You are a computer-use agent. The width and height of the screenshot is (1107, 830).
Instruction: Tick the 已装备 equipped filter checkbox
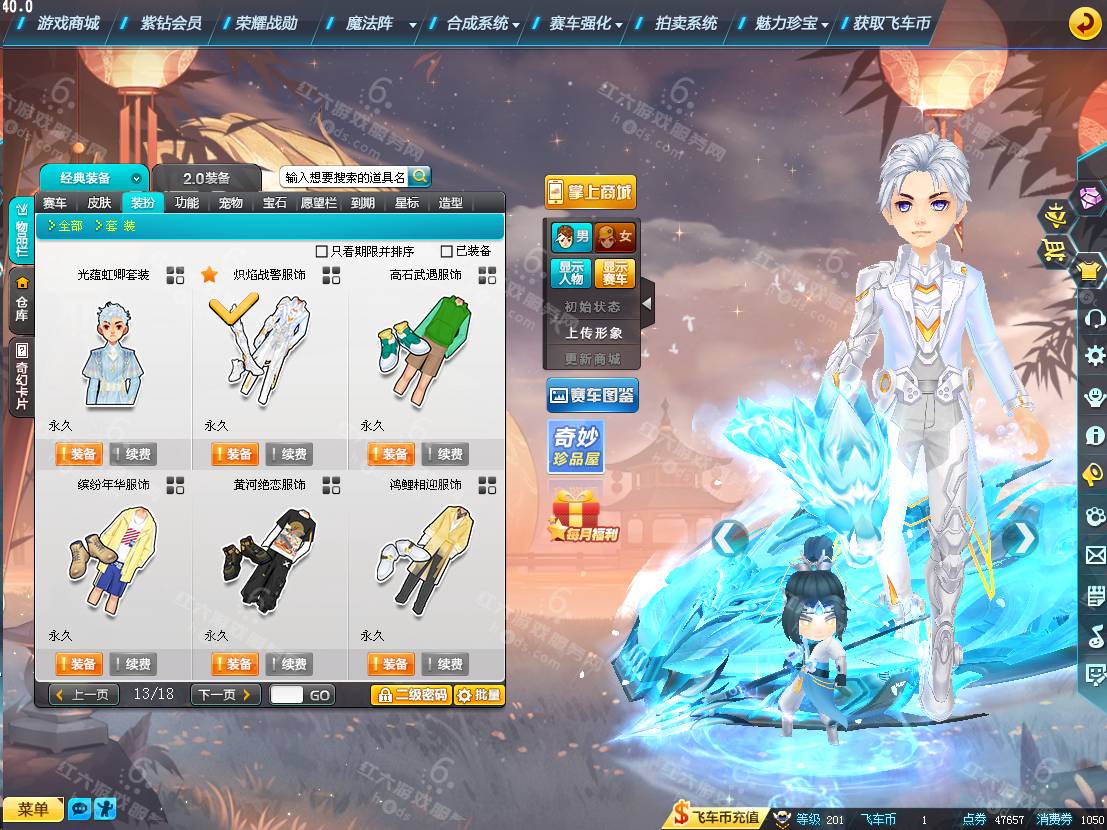[446, 252]
